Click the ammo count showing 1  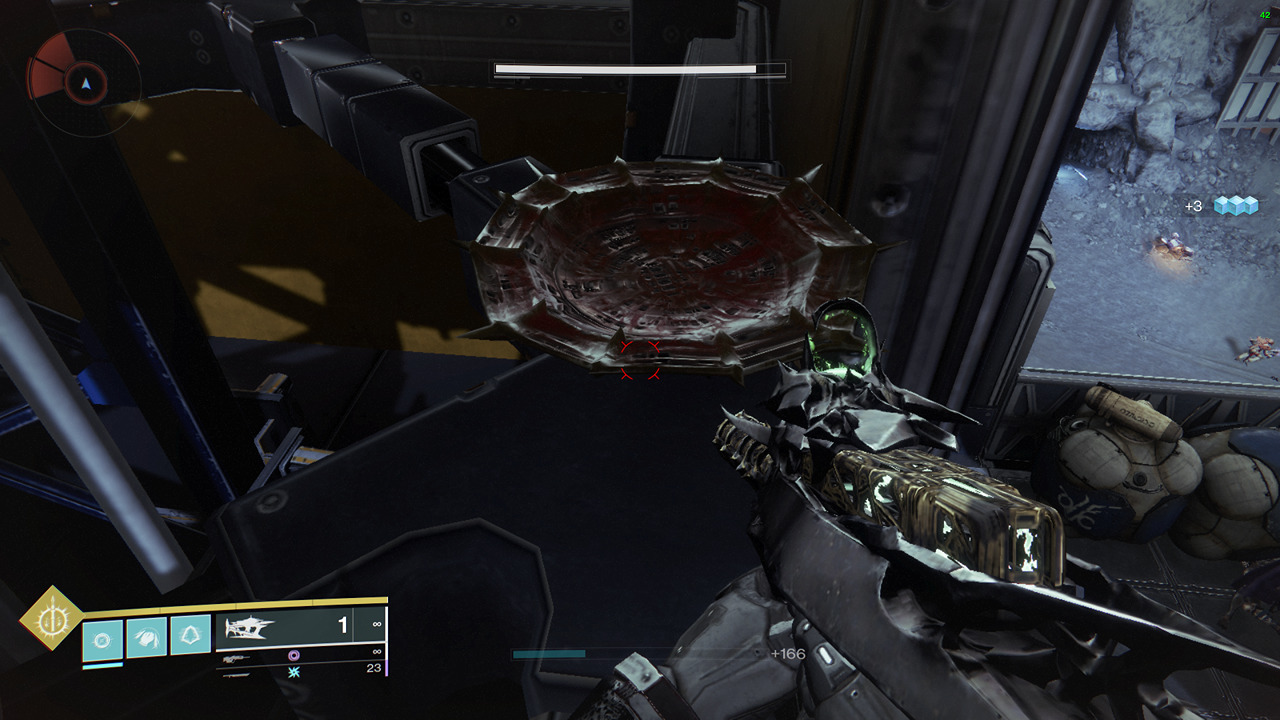343,624
